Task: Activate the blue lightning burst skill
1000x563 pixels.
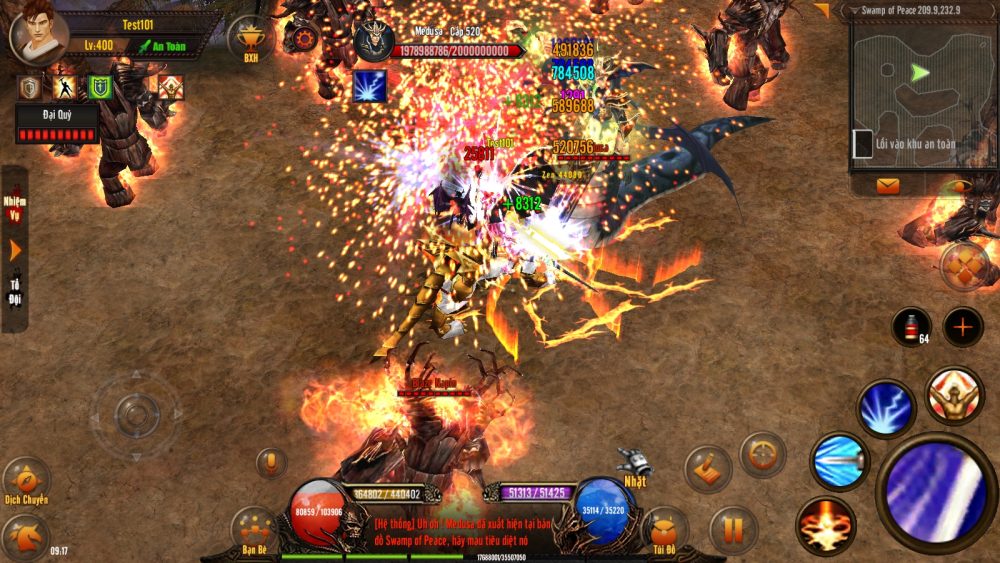Action: pos(886,407)
